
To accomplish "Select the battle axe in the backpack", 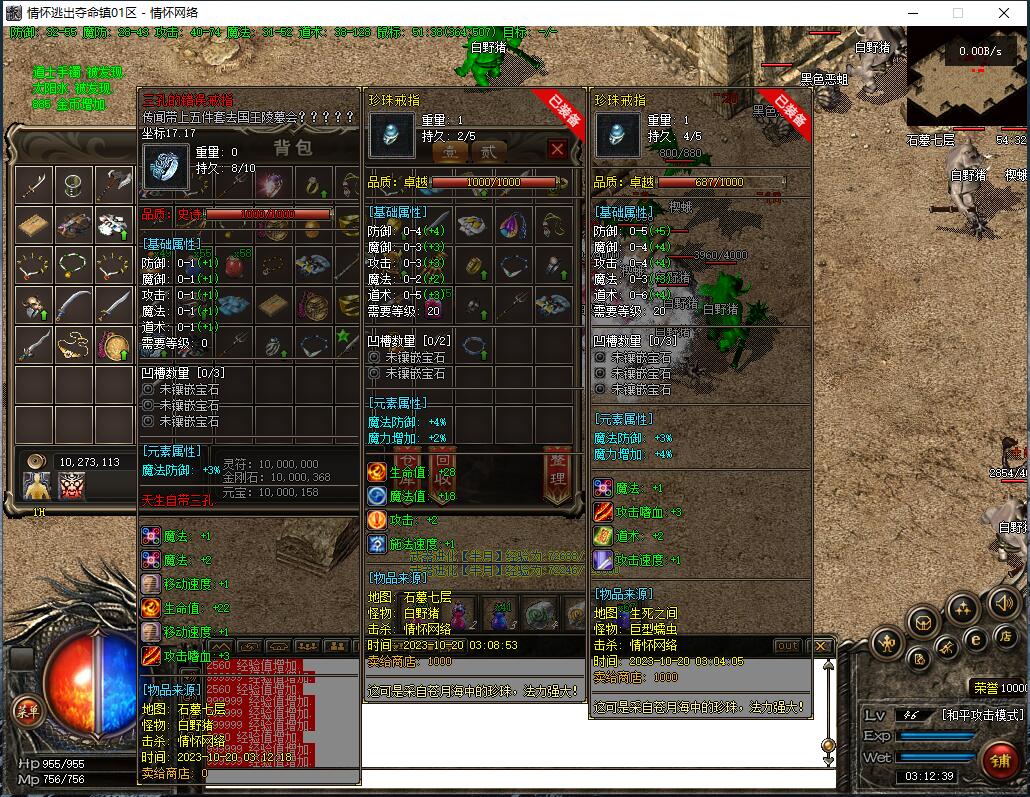I will click(114, 184).
